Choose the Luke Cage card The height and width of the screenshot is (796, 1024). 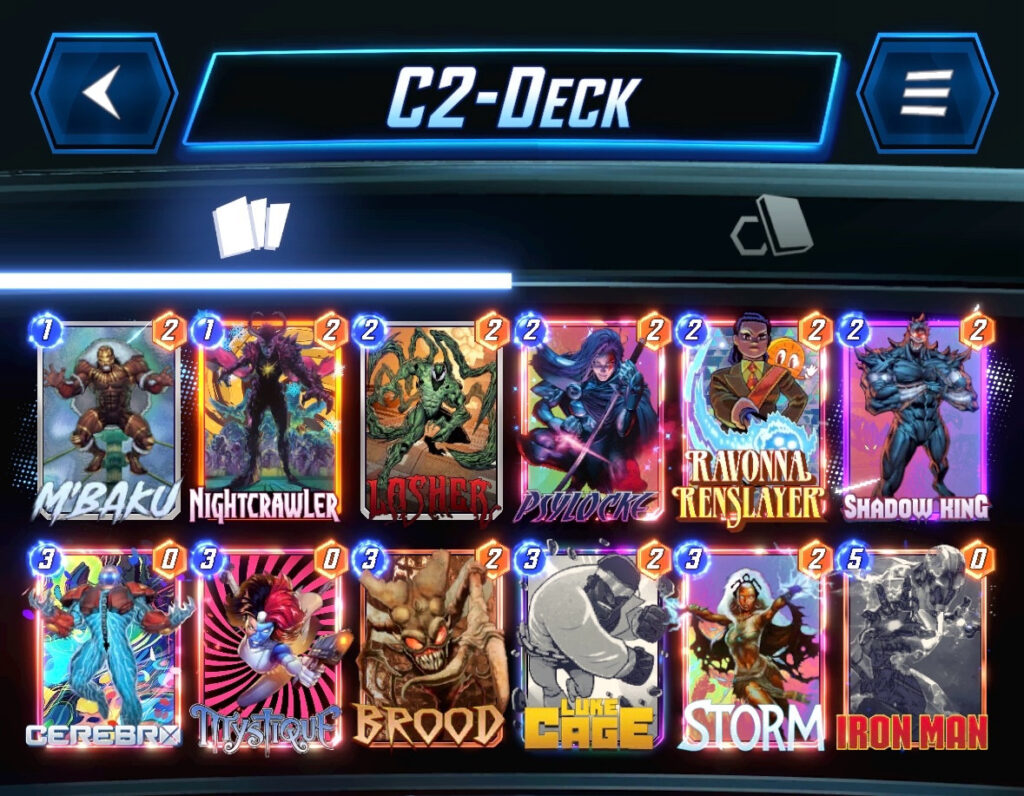[x=592, y=650]
